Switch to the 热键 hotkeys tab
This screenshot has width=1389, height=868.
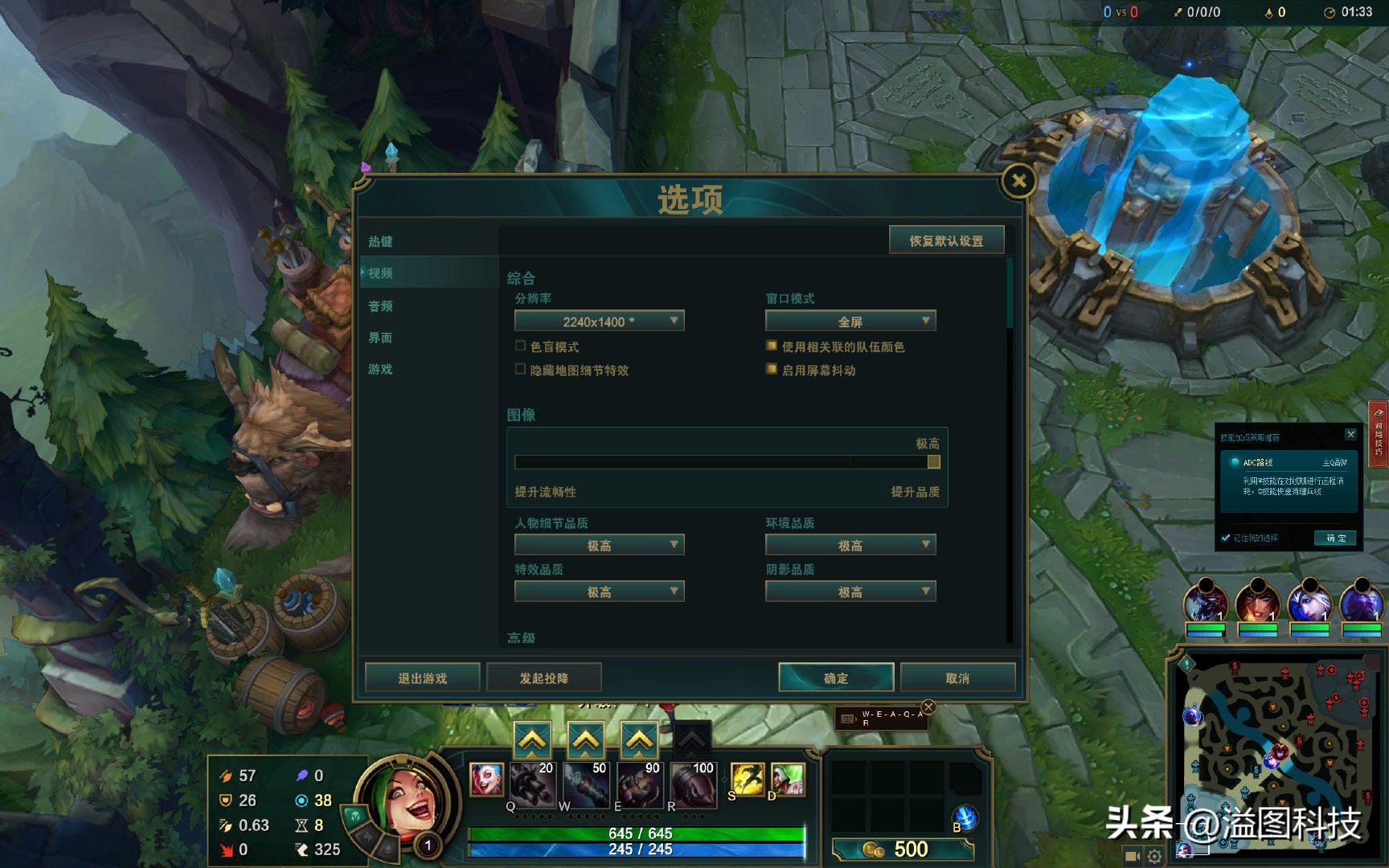pyautogui.click(x=380, y=242)
